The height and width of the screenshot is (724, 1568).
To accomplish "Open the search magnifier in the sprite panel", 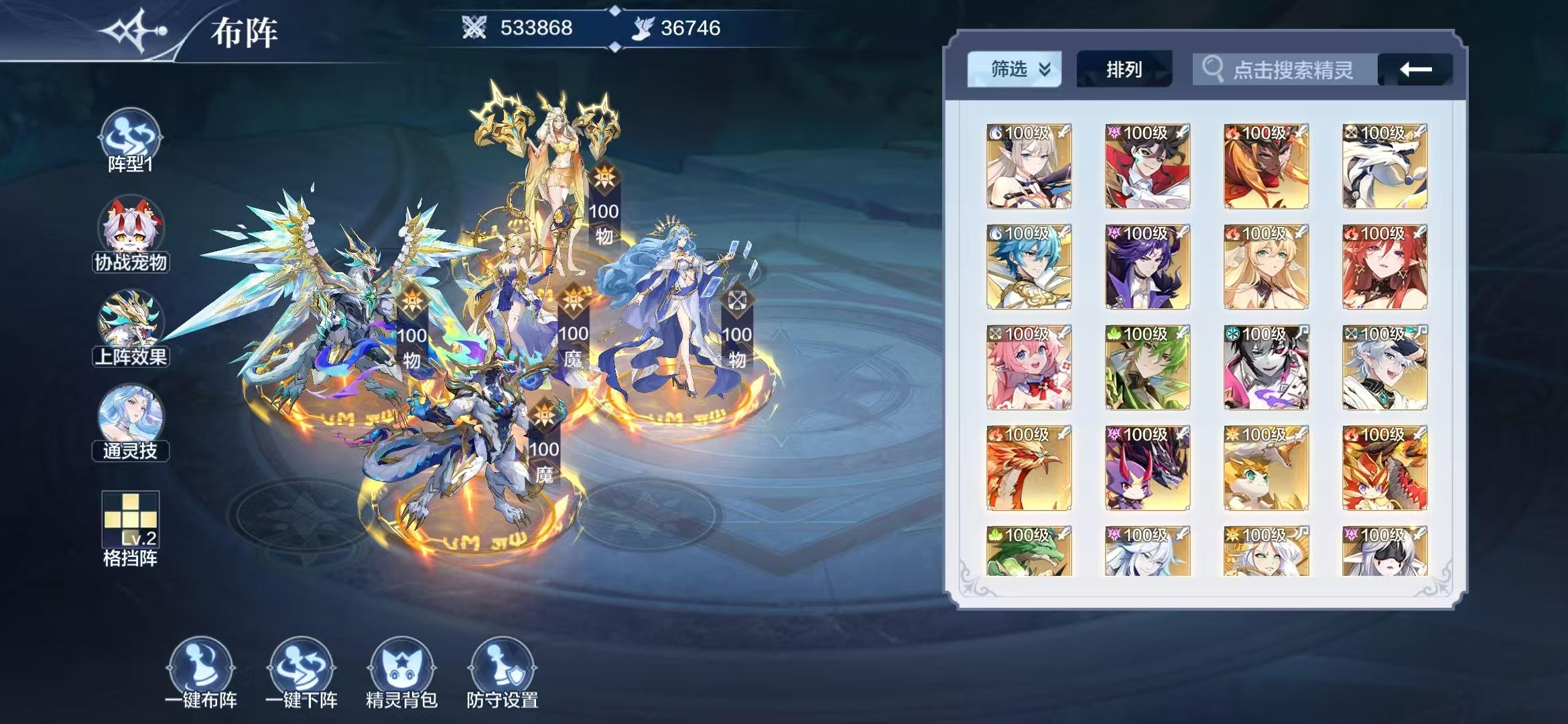I will (1212, 69).
